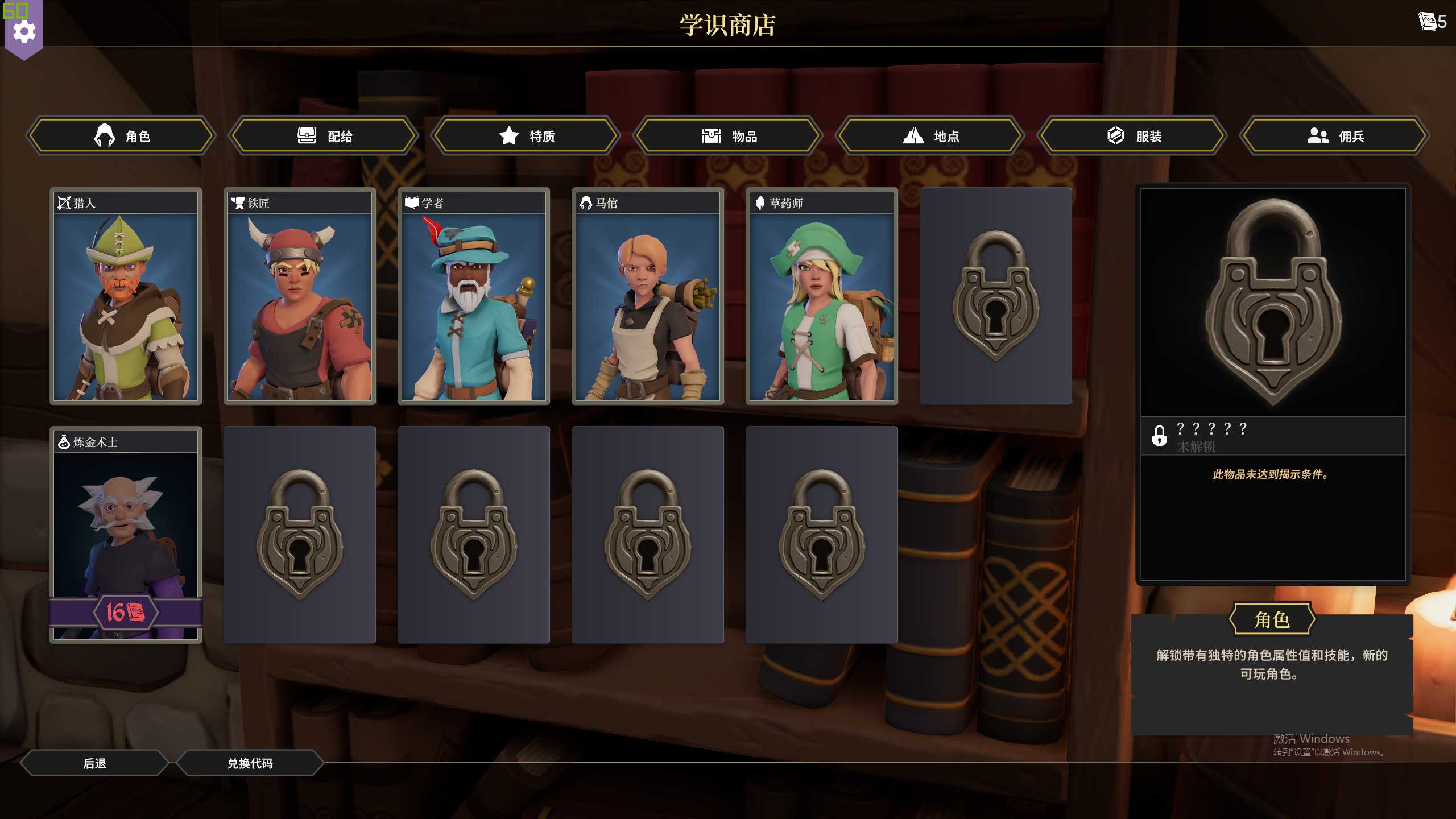The image size is (1456, 819).
Task: Select the 马倌 character card
Action: click(x=648, y=296)
